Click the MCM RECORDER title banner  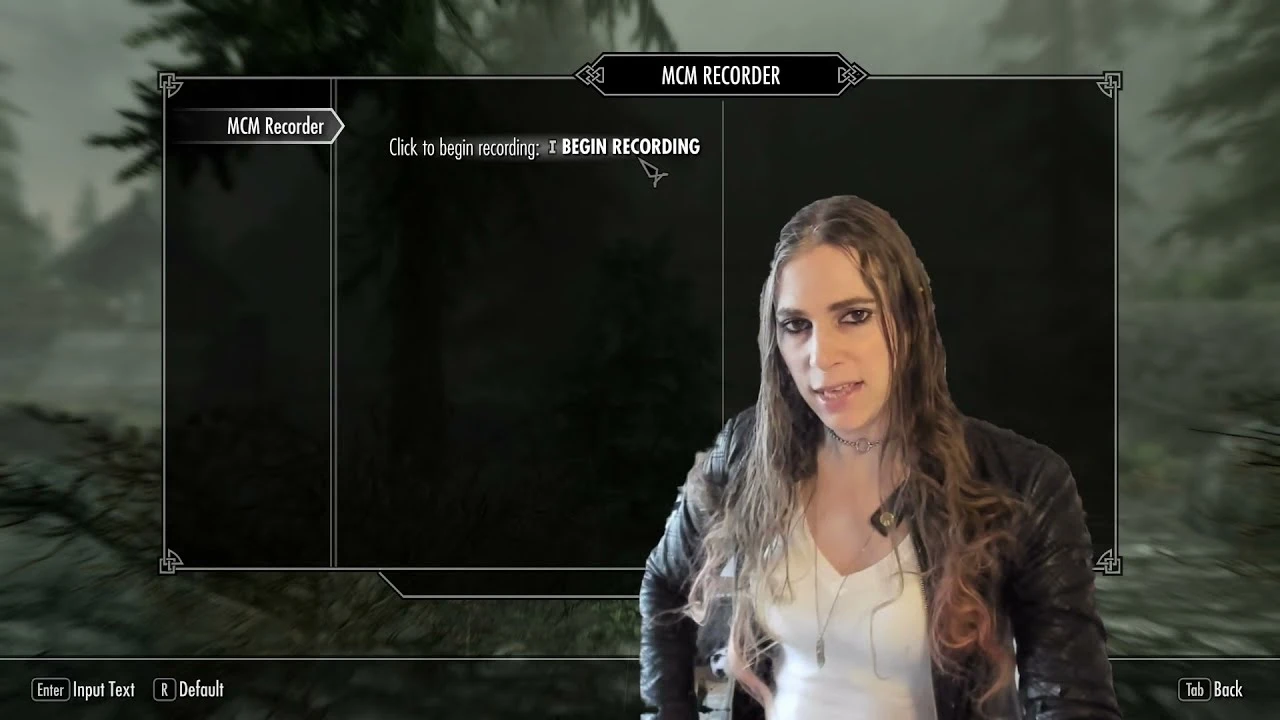coord(722,75)
